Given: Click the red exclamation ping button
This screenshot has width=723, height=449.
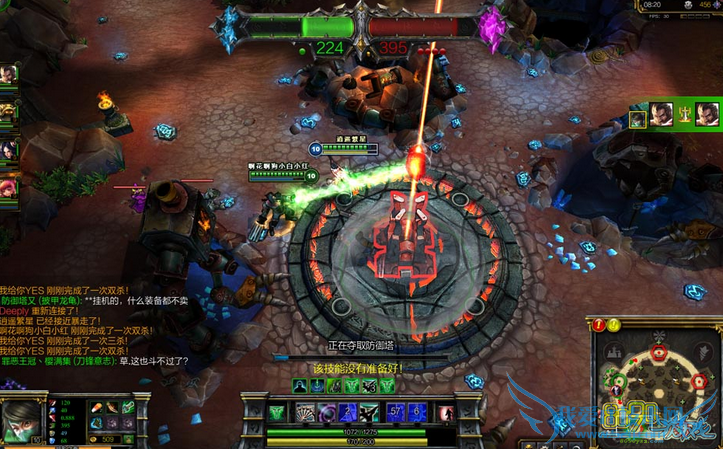Looking at the screenshot, I should pos(599,324).
